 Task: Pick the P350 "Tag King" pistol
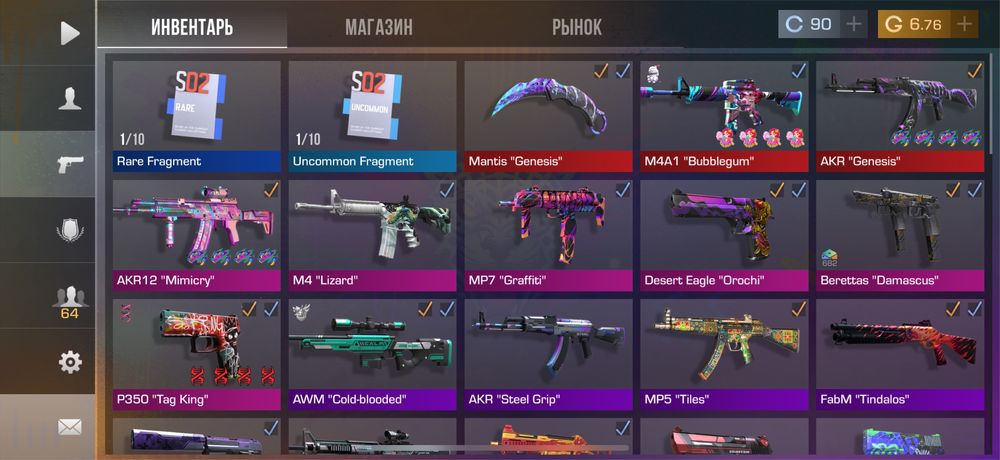tap(197, 354)
